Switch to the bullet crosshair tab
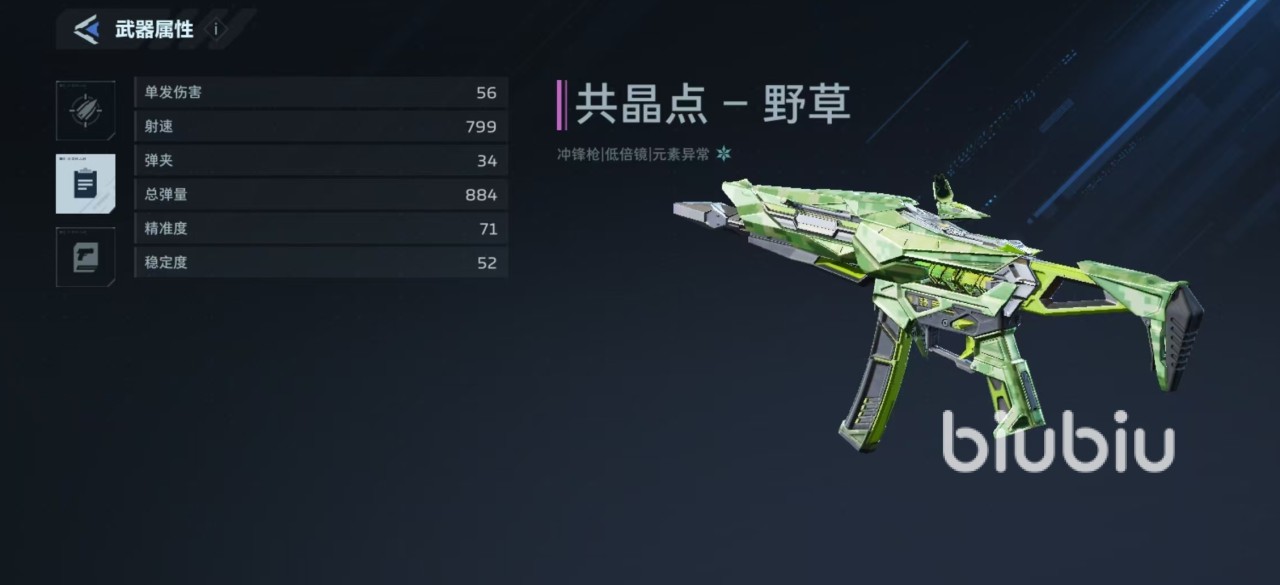 (x=85, y=110)
